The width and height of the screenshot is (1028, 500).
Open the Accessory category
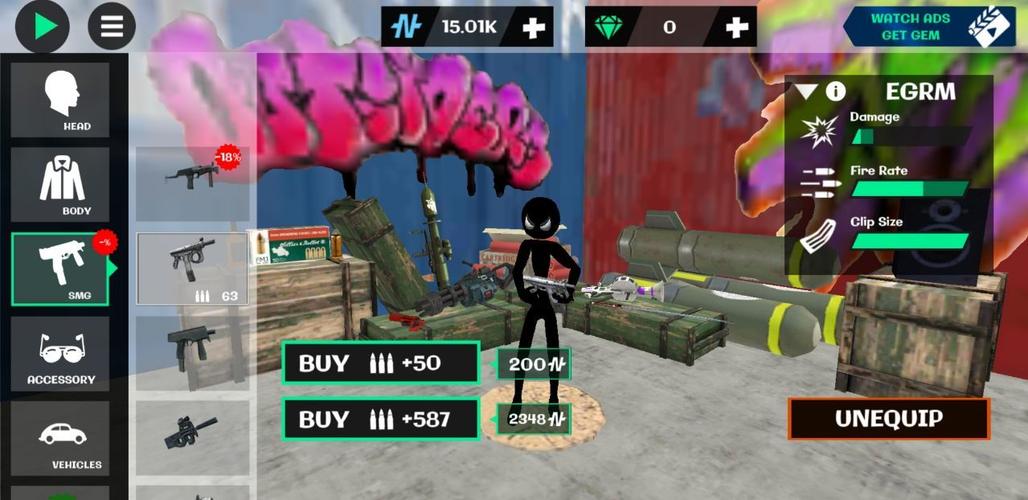point(60,354)
